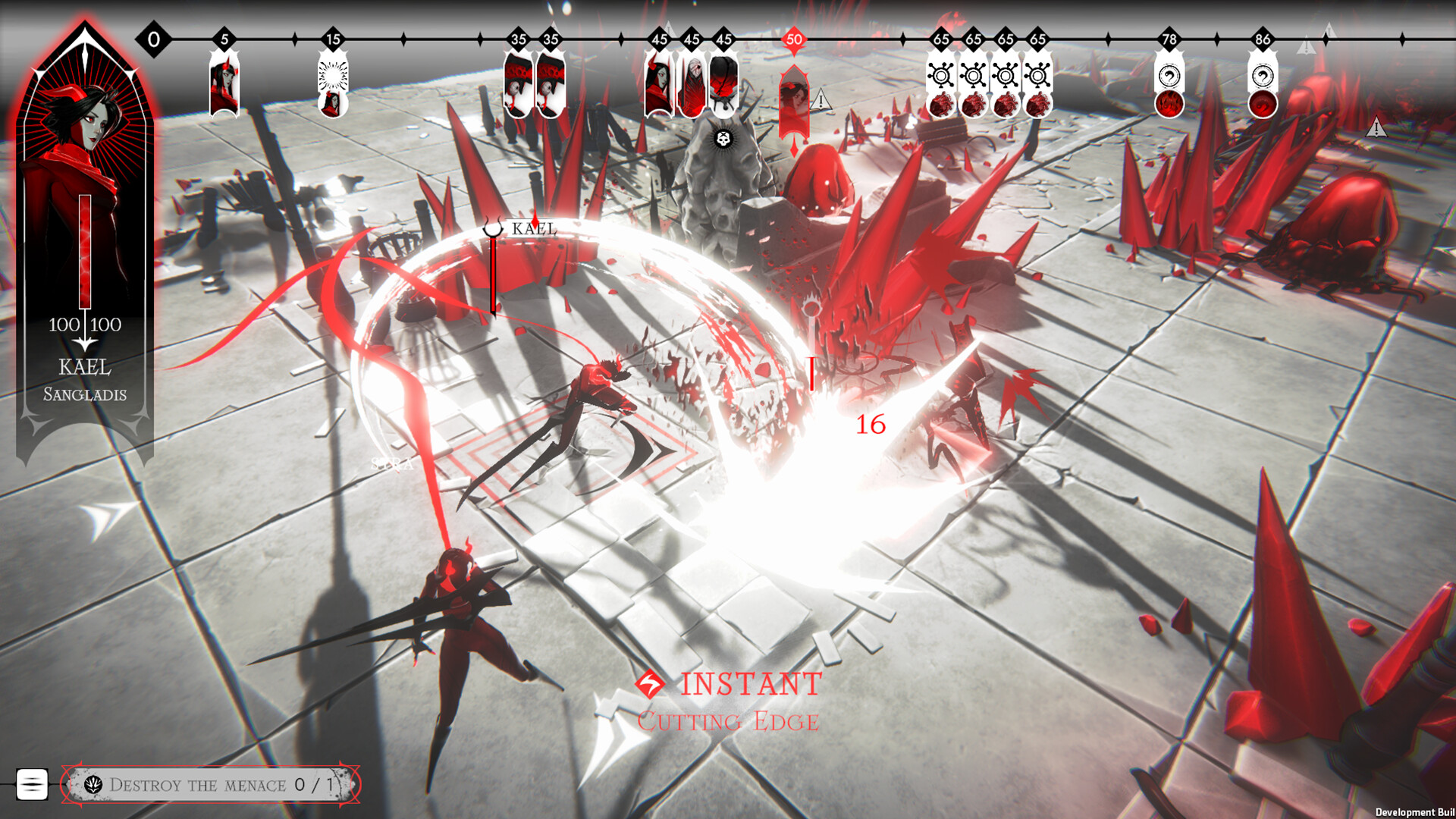The image size is (1456, 819).
Task: Click the 0 marker at the timeline start
Action: click(152, 36)
